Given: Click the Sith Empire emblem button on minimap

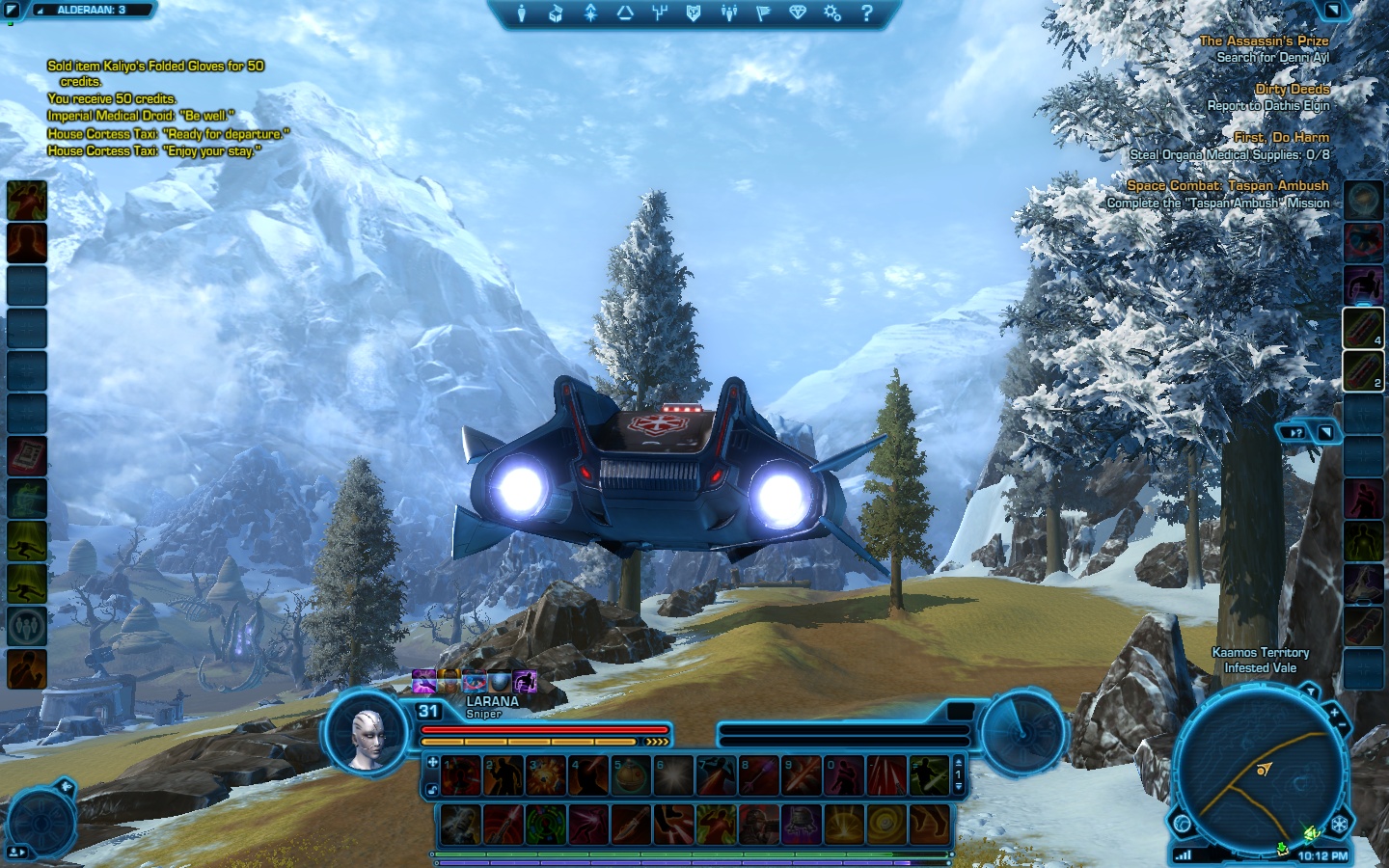Looking at the screenshot, I should point(1340,825).
